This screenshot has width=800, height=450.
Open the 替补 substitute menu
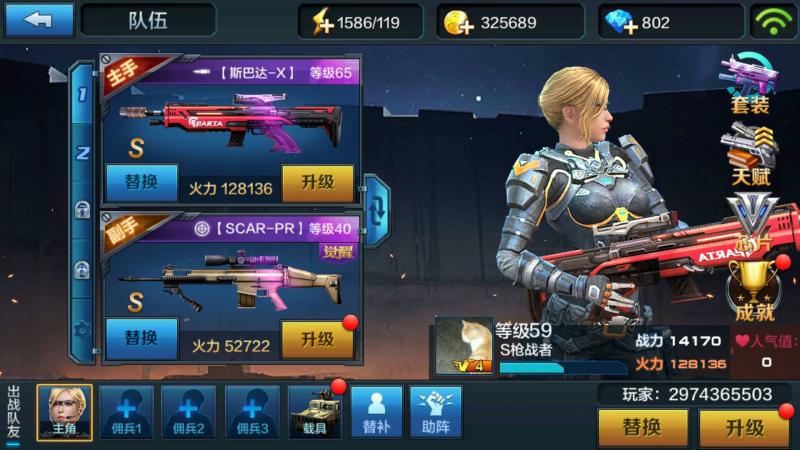click(376, 412)
